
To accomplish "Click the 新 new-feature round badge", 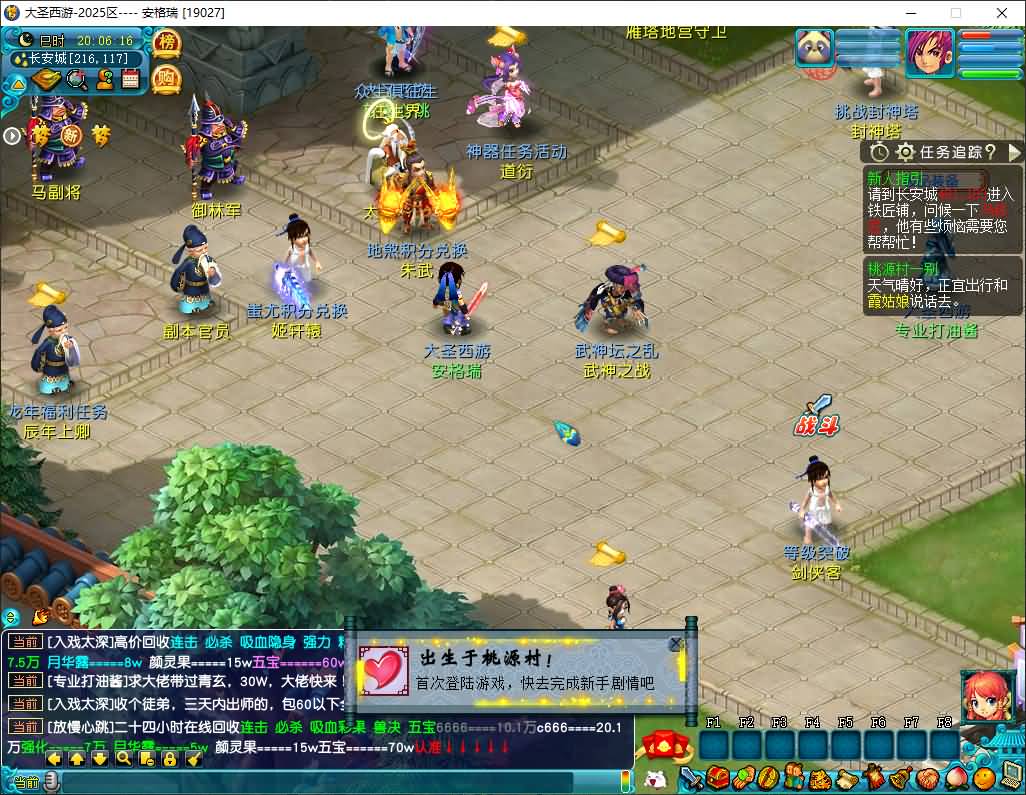I will pos(71,134).
